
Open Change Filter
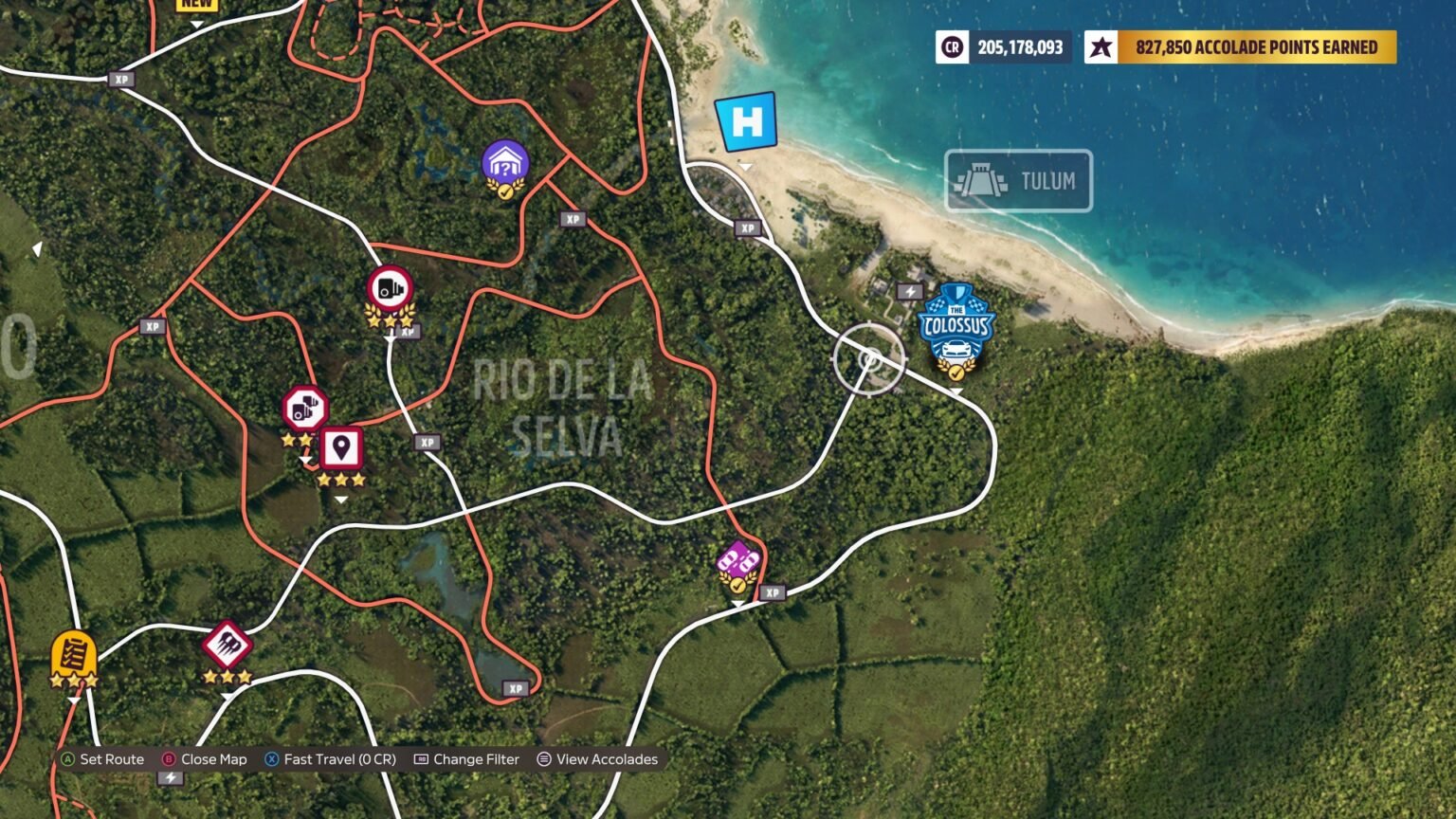[x=466, y=758]
